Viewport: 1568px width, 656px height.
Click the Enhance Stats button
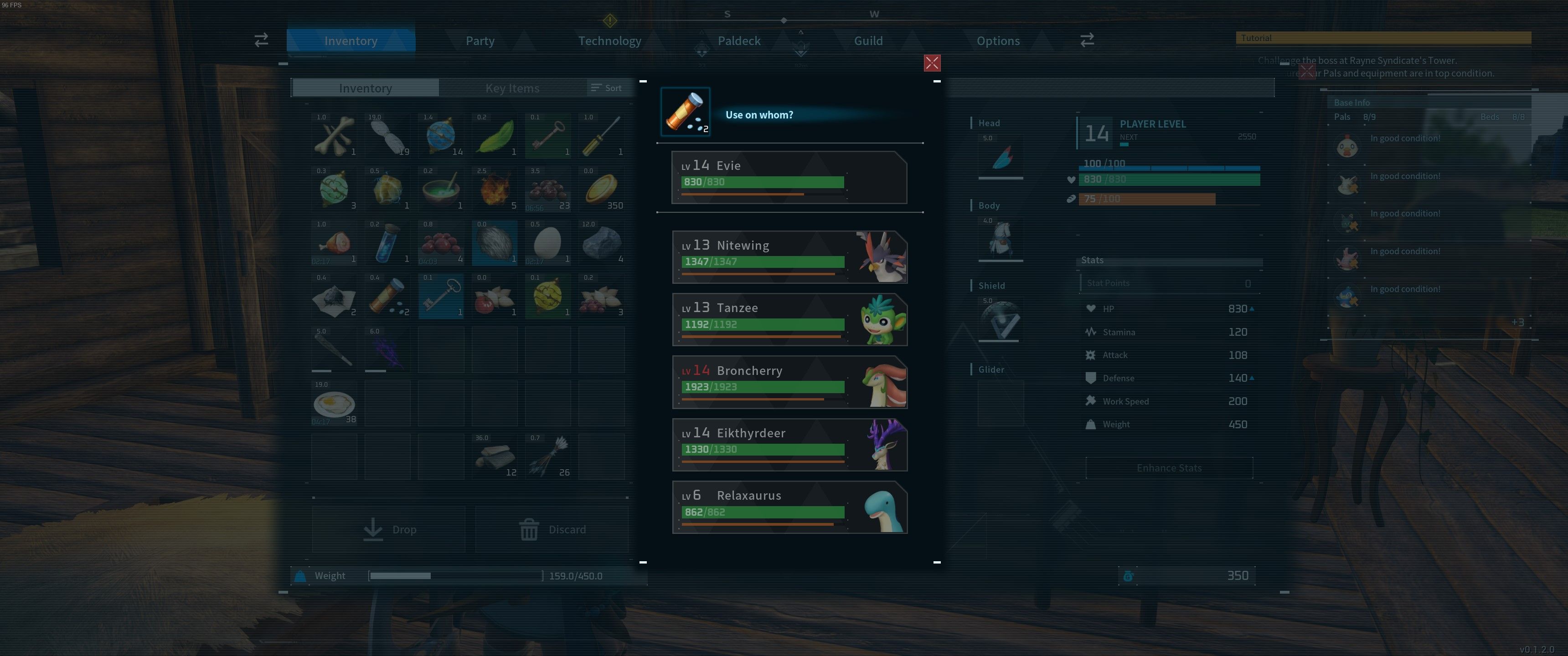pyautogui.click(x=1169, y=467)
